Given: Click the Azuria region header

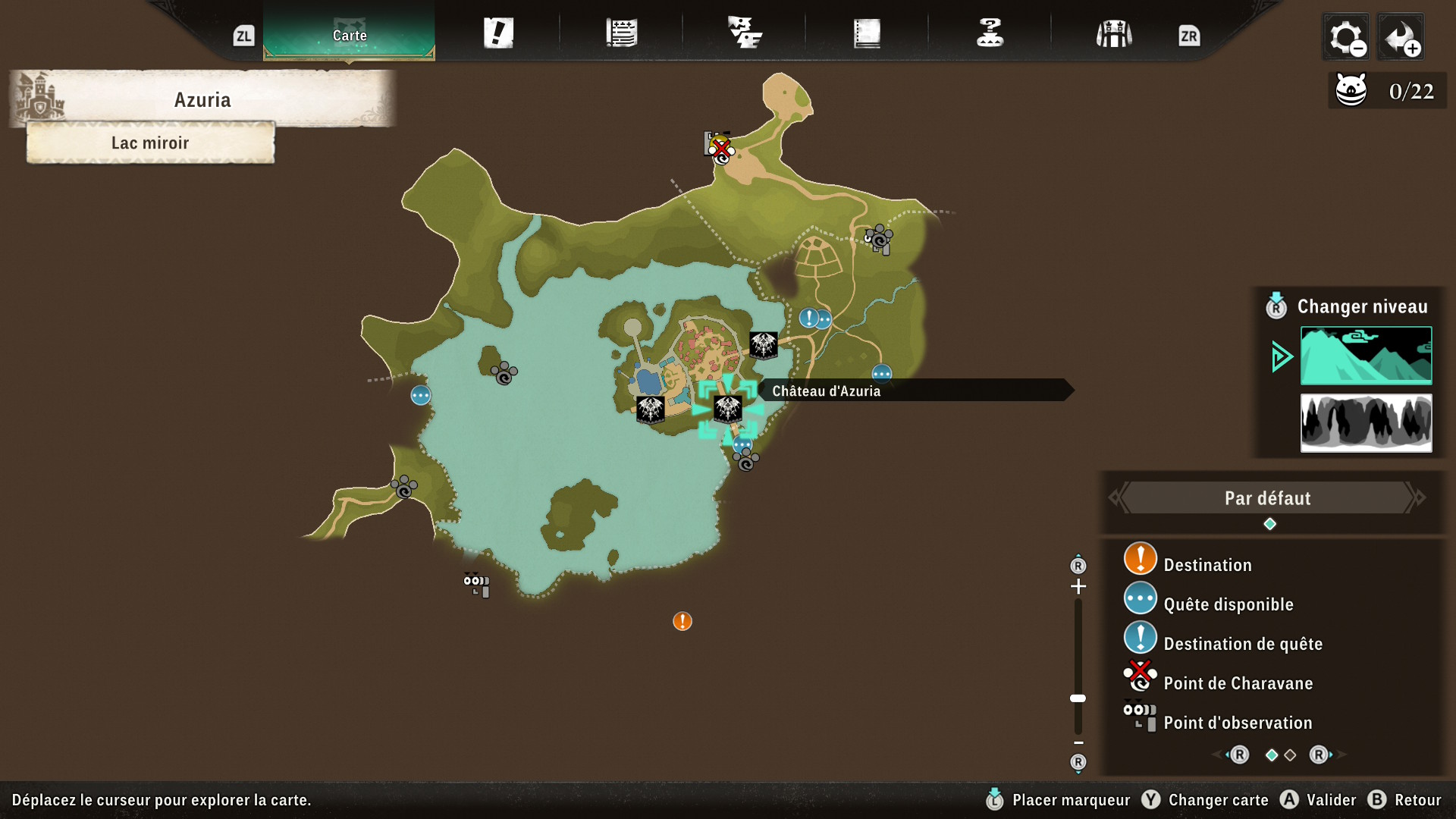Looking at the screenshot, I should pos(202,100).
